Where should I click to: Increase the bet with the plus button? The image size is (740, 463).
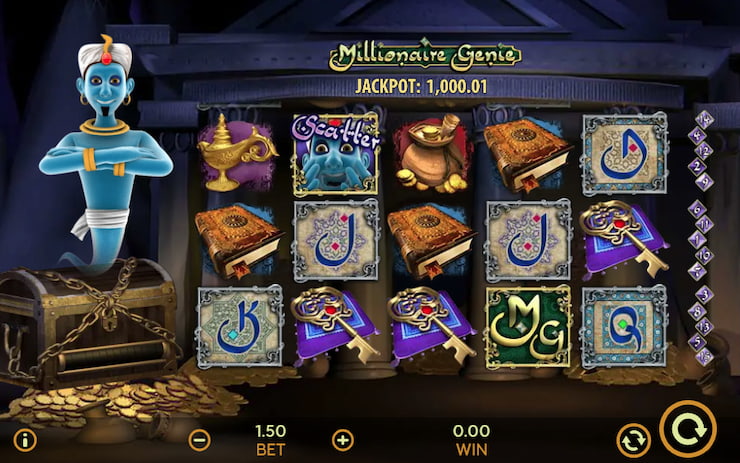343,440
